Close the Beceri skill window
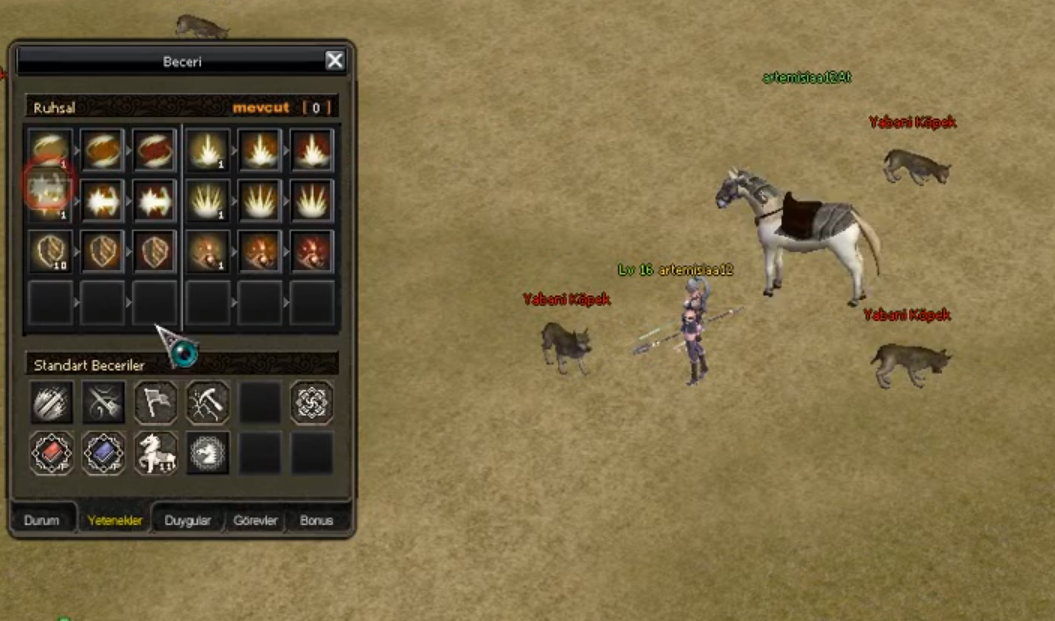This screenshot has width=1055, height=621. click(335, 61)
